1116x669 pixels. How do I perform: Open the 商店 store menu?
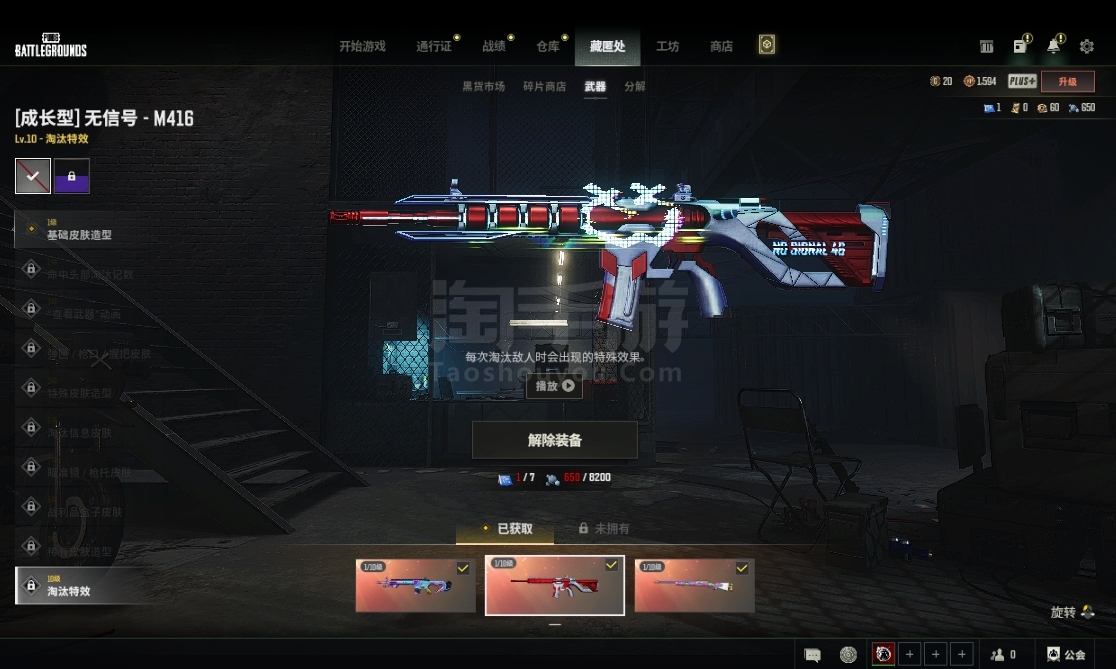(x=721, y=46)
